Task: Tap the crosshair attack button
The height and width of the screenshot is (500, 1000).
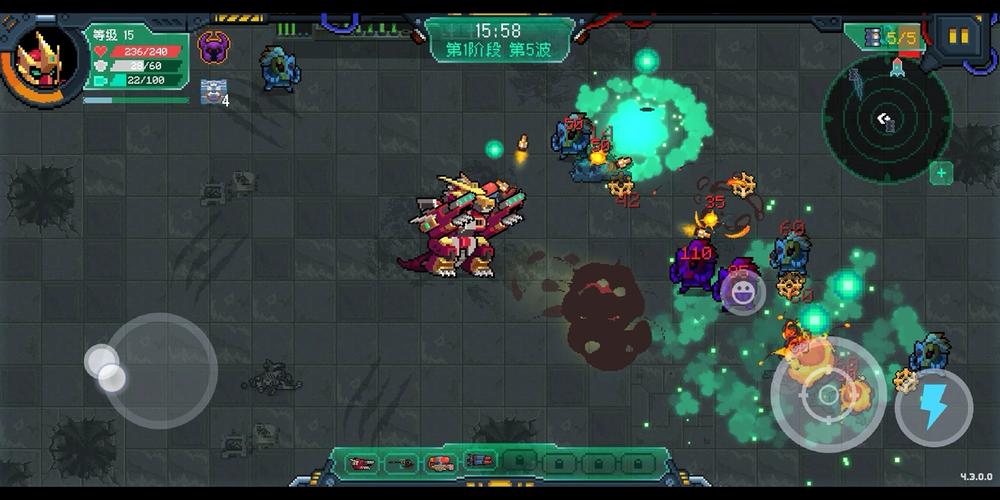Action: point(828,395)
